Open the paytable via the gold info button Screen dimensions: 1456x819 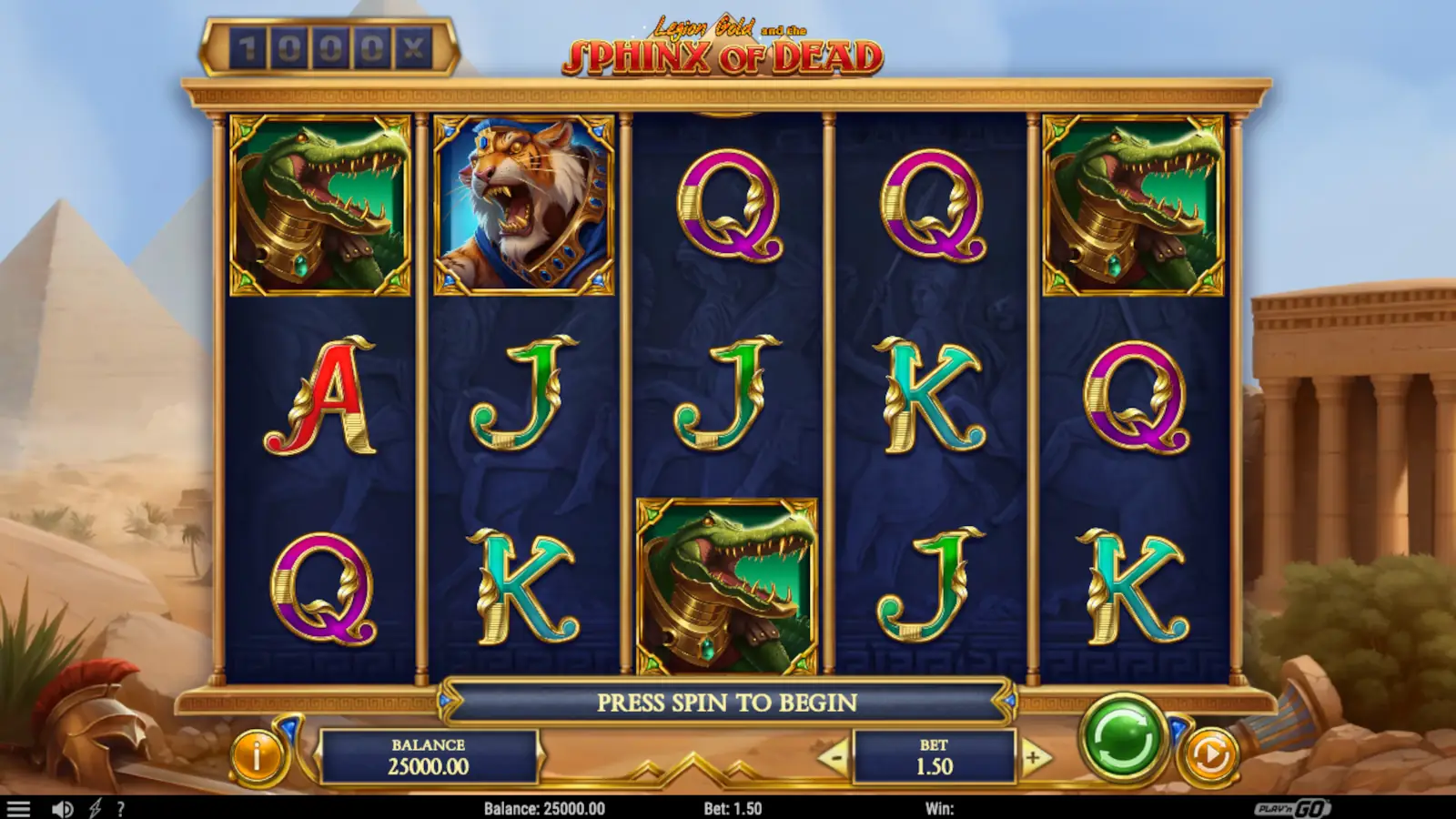pos(258,753)
